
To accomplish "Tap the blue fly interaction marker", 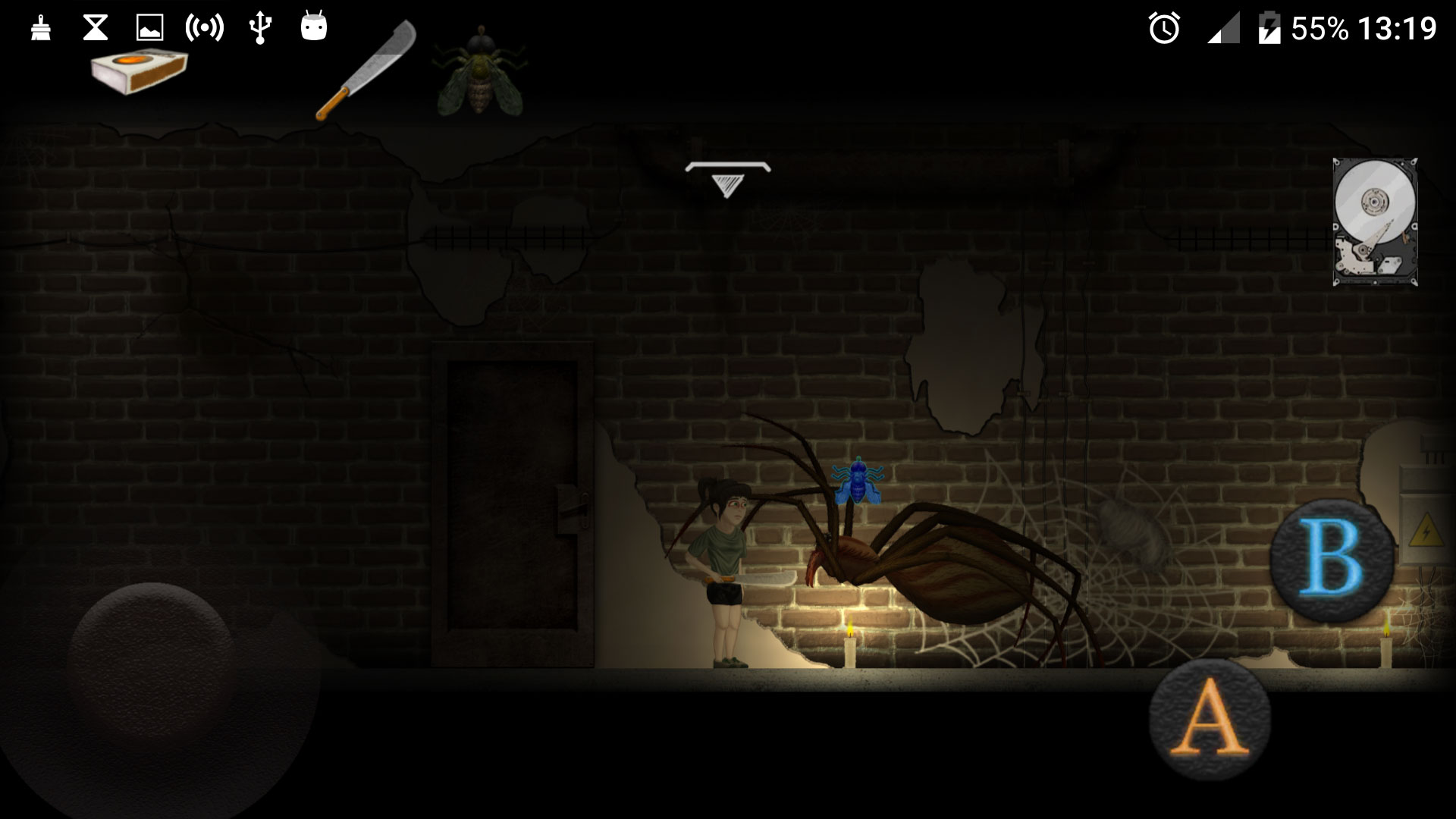I will (858, 482).
